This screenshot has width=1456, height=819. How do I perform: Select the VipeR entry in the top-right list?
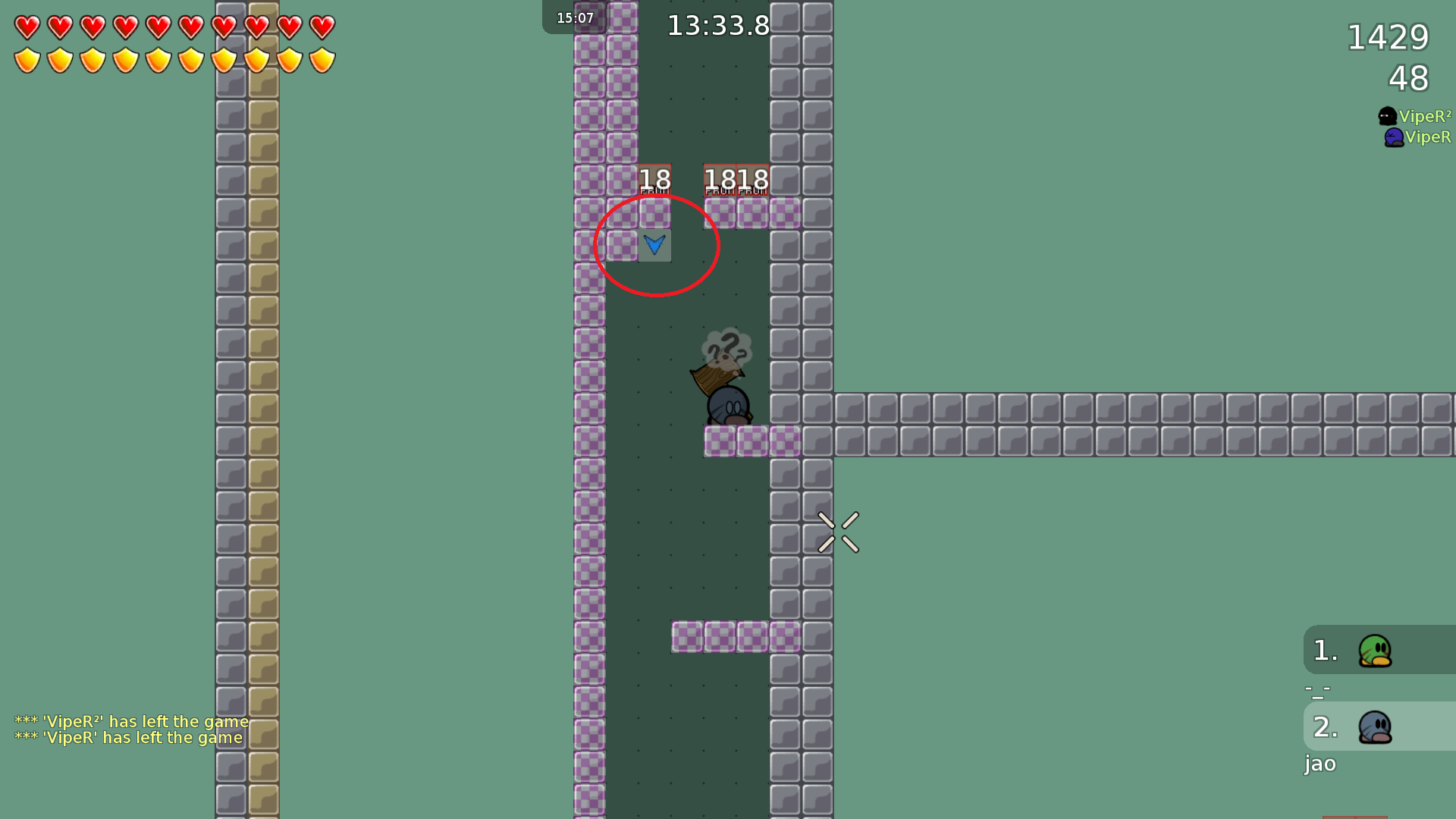tap(1429, 136)
